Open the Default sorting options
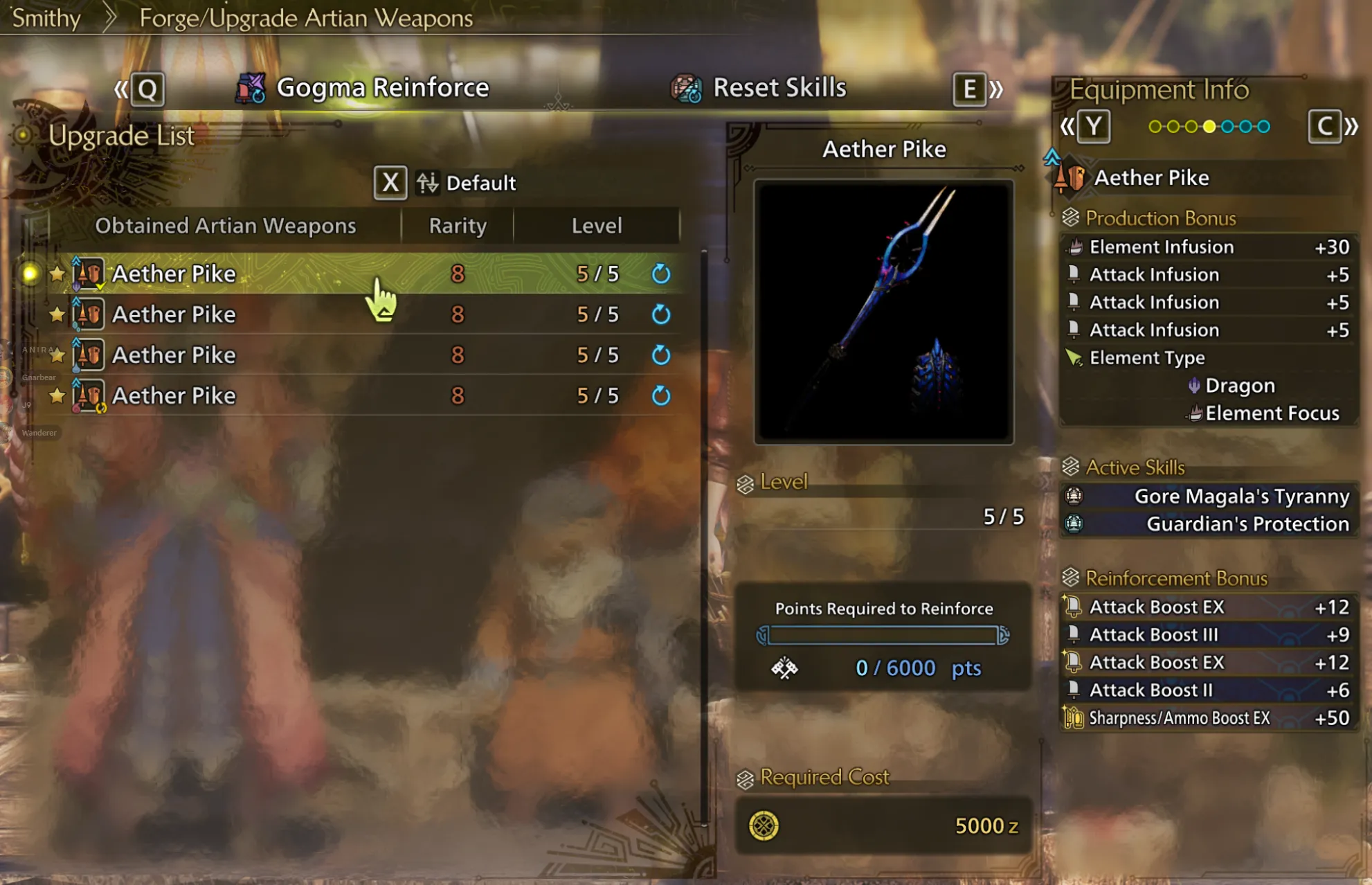Screen dimensions: 1372x885 (x=481, y=183)
